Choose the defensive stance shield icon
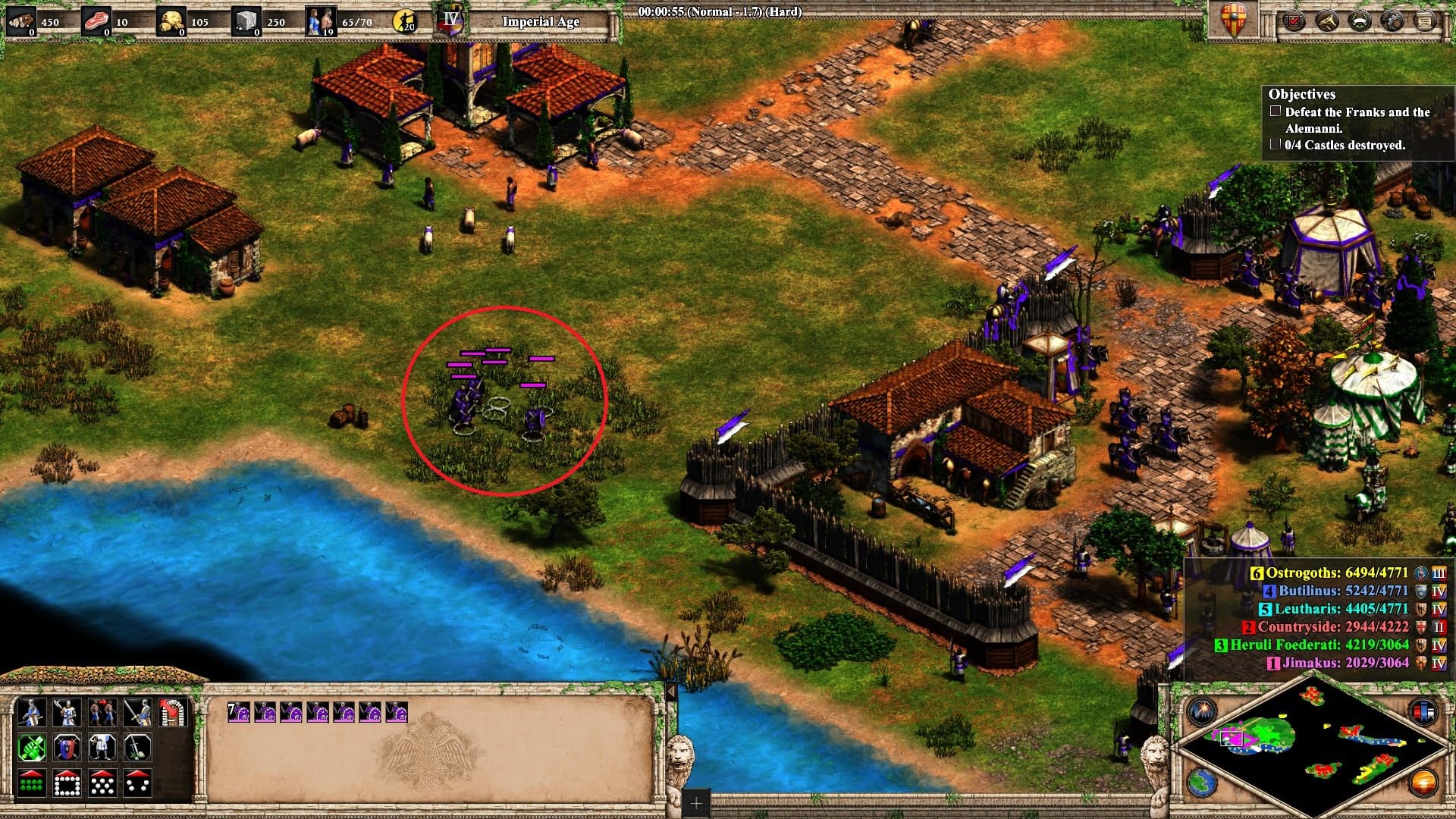The width and height of the screenshot is (1456, 819). pos(66,748)
